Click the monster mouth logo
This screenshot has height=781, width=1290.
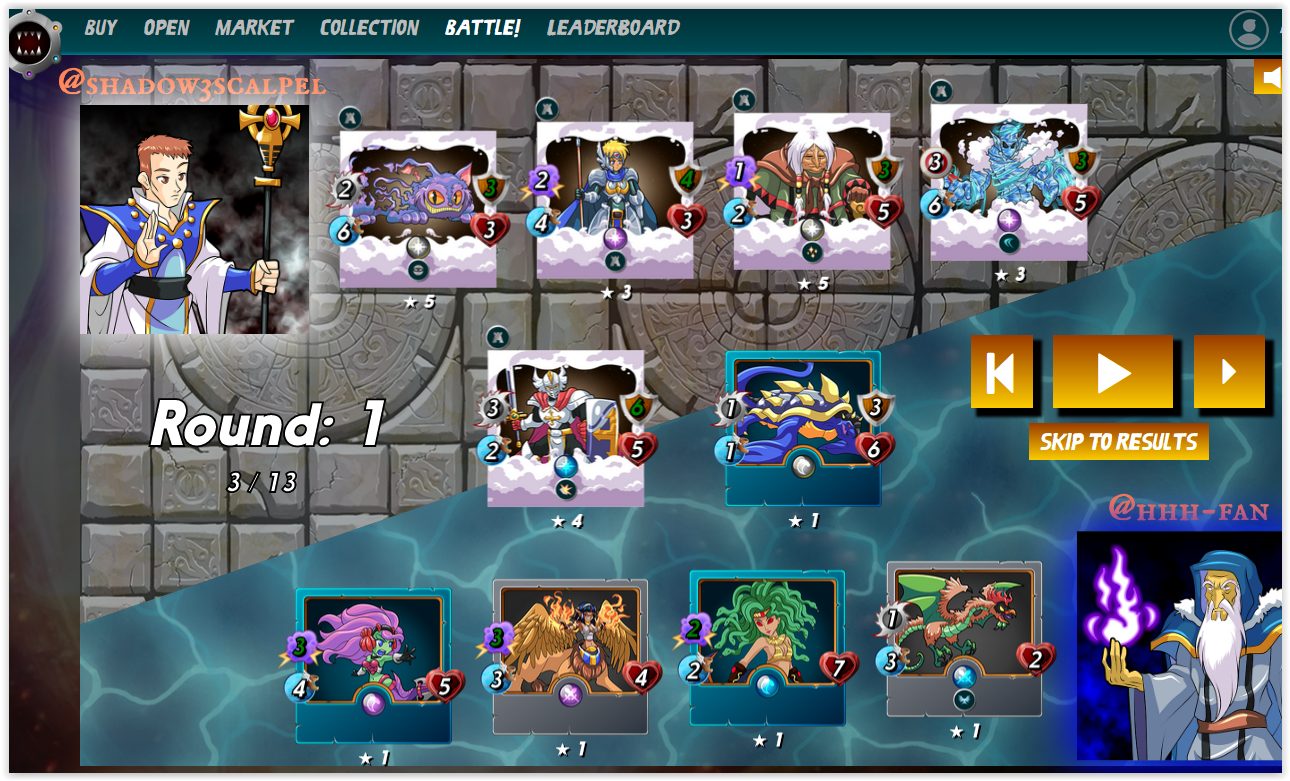point(33,42)
